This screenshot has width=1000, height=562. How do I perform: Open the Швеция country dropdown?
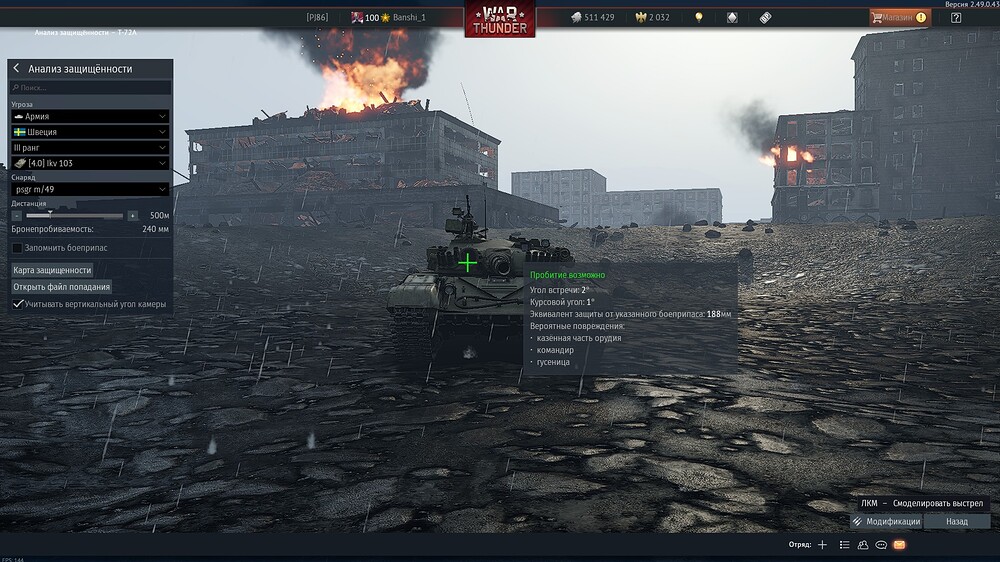90,132
